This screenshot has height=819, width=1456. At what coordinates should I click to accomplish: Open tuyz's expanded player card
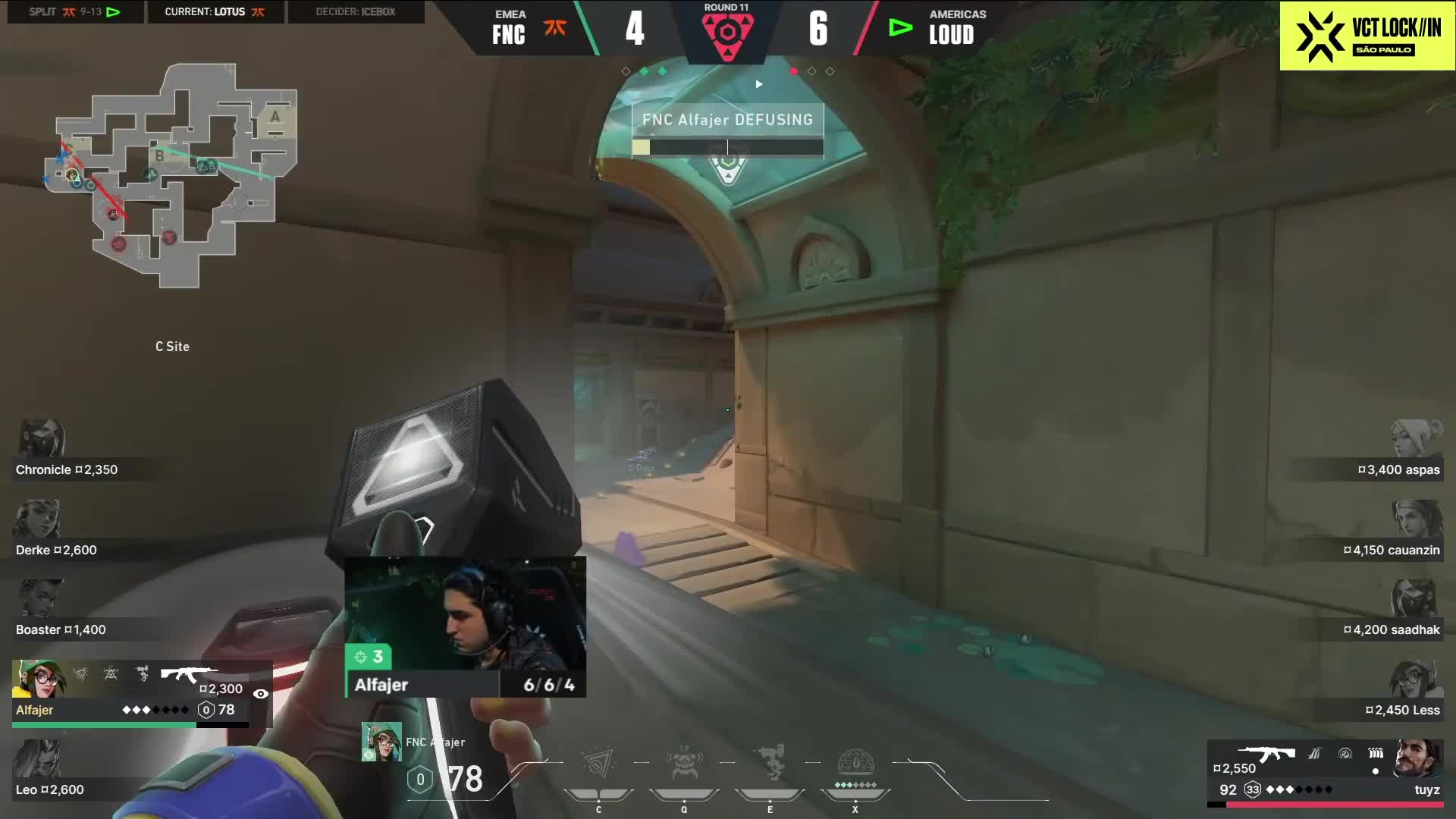pyautogui.click(x=1326, y=772)
